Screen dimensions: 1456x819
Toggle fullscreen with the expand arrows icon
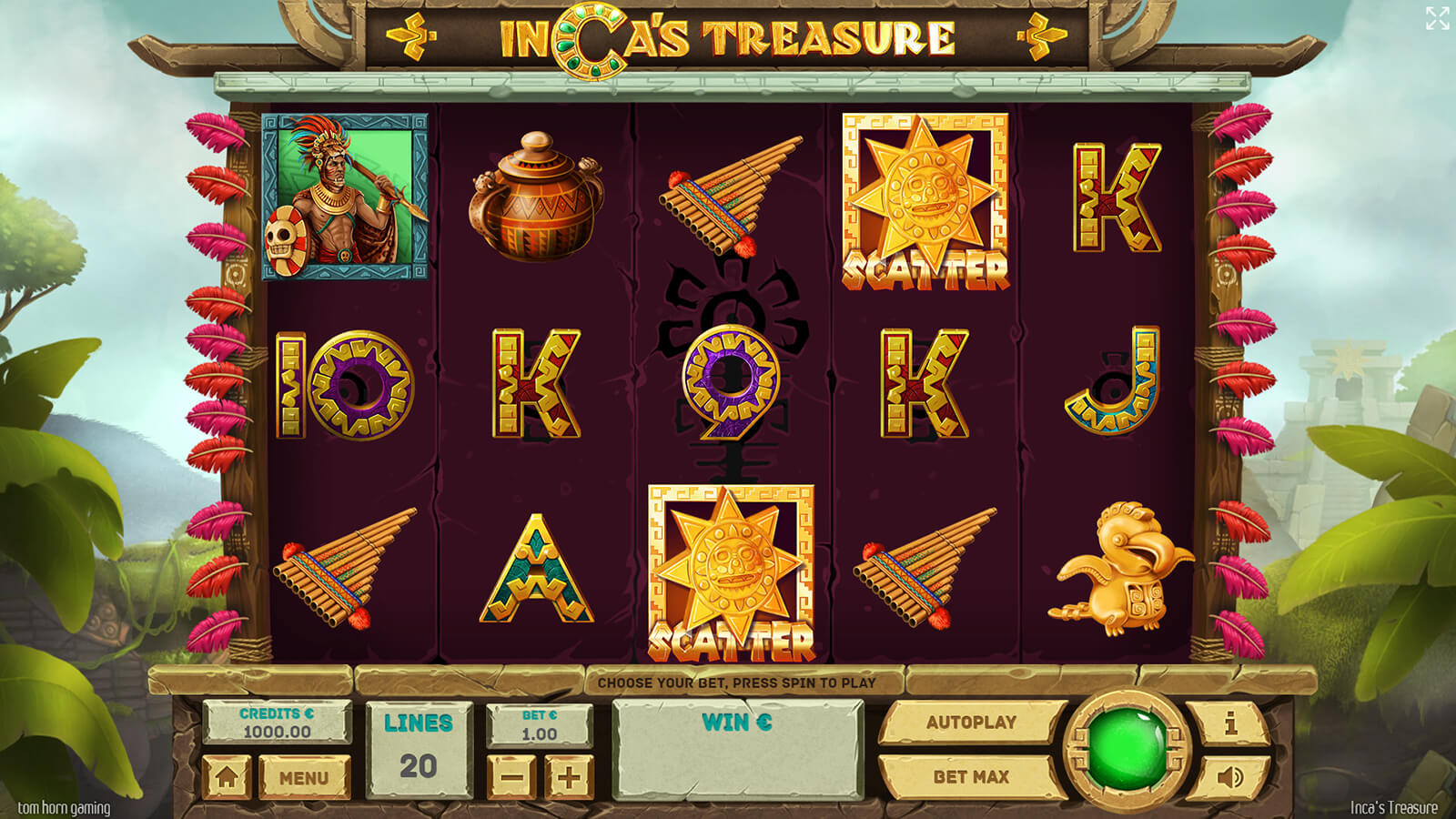pyautogui.click(x=1437, y=18)
